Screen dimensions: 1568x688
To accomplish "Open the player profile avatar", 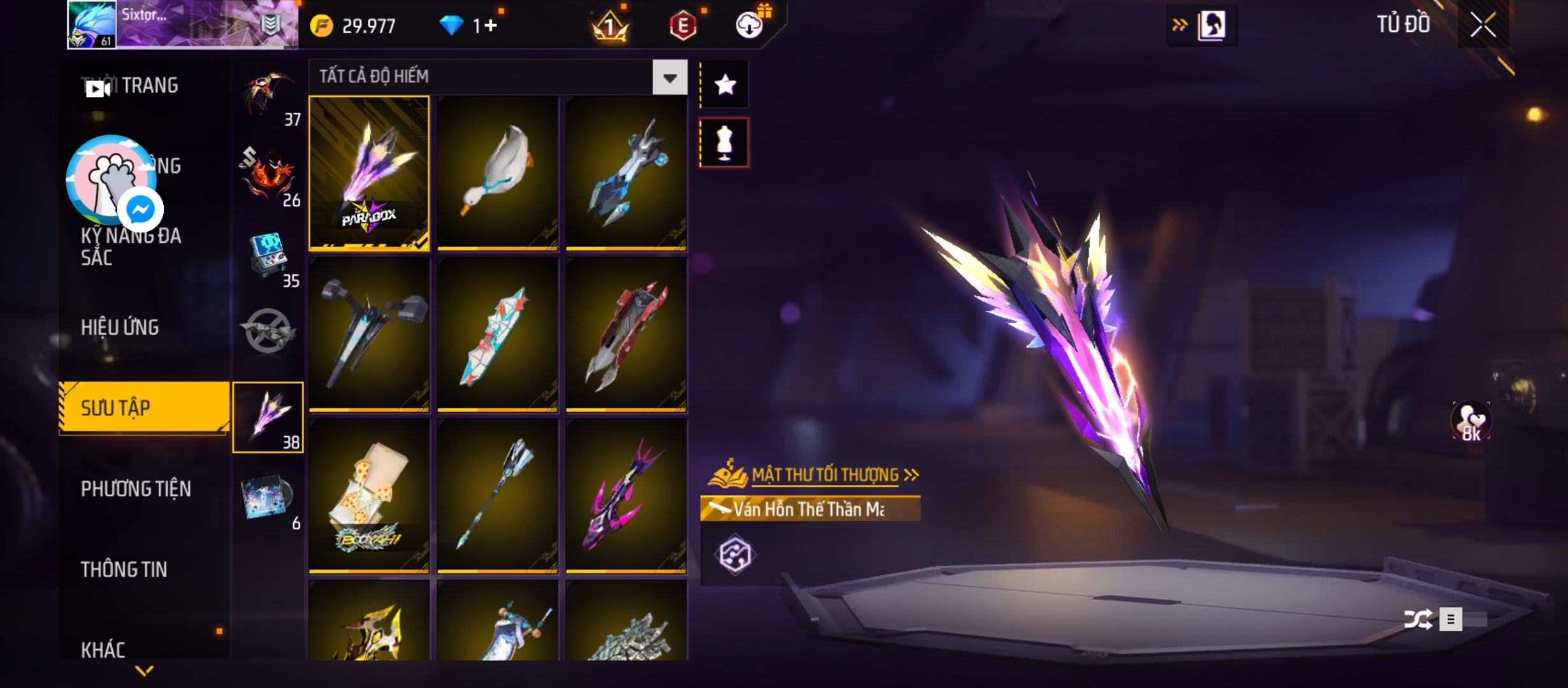I will pyautogui.click(x=92, y=25).
